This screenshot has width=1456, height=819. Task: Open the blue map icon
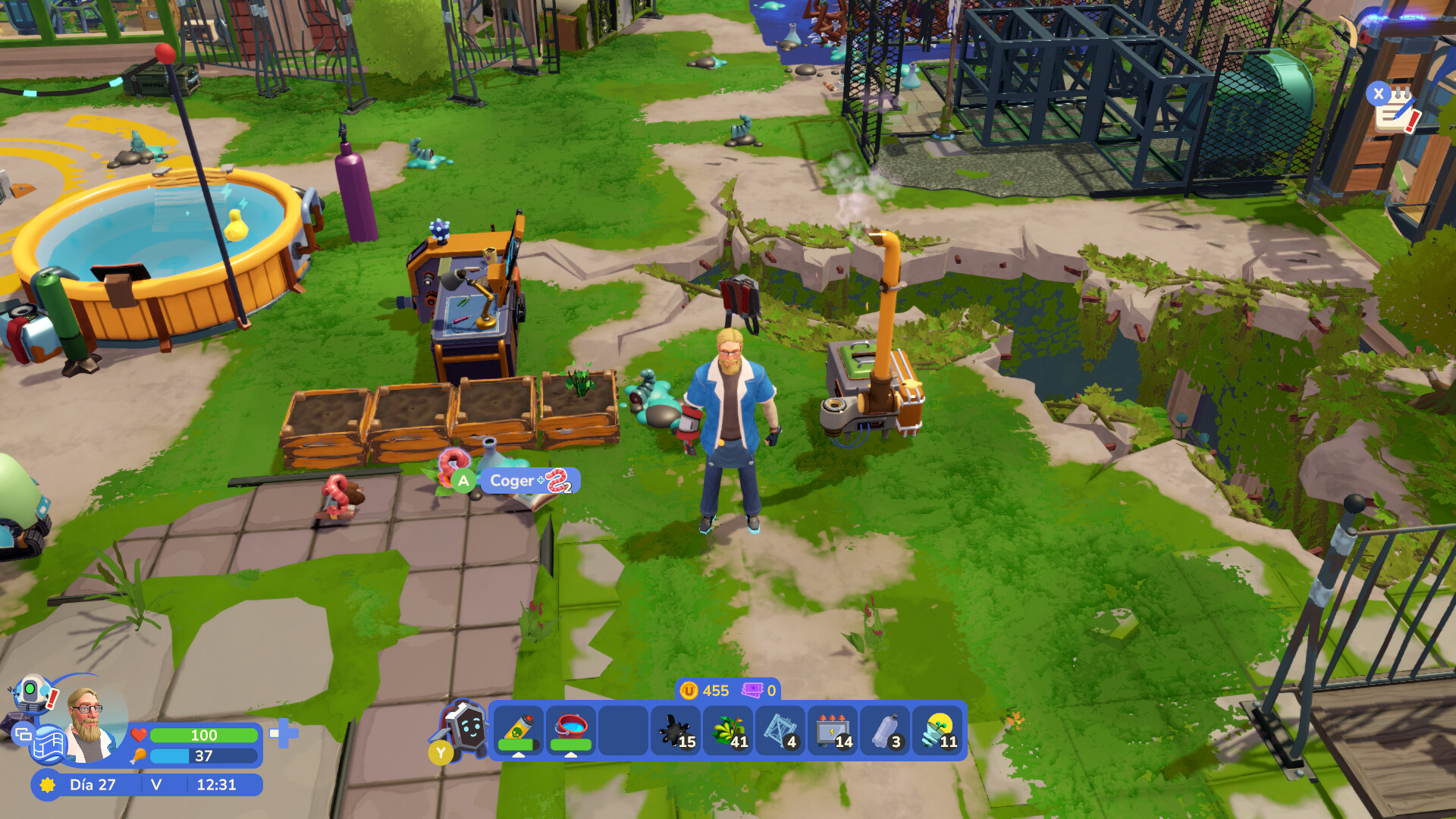pyautogui.click(x=49, y=745)
